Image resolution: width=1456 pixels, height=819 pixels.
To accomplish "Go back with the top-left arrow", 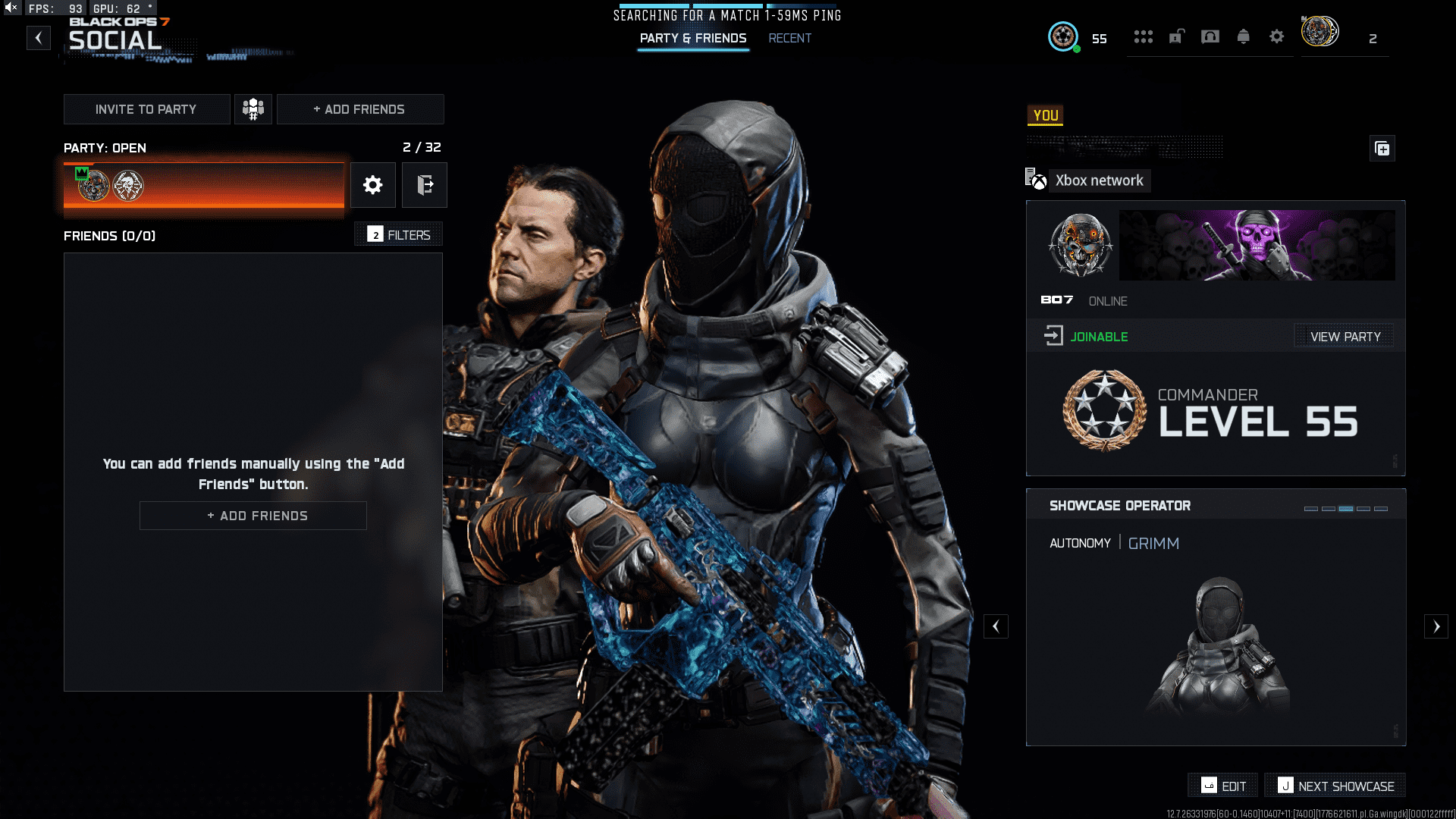I will [39, 38].
